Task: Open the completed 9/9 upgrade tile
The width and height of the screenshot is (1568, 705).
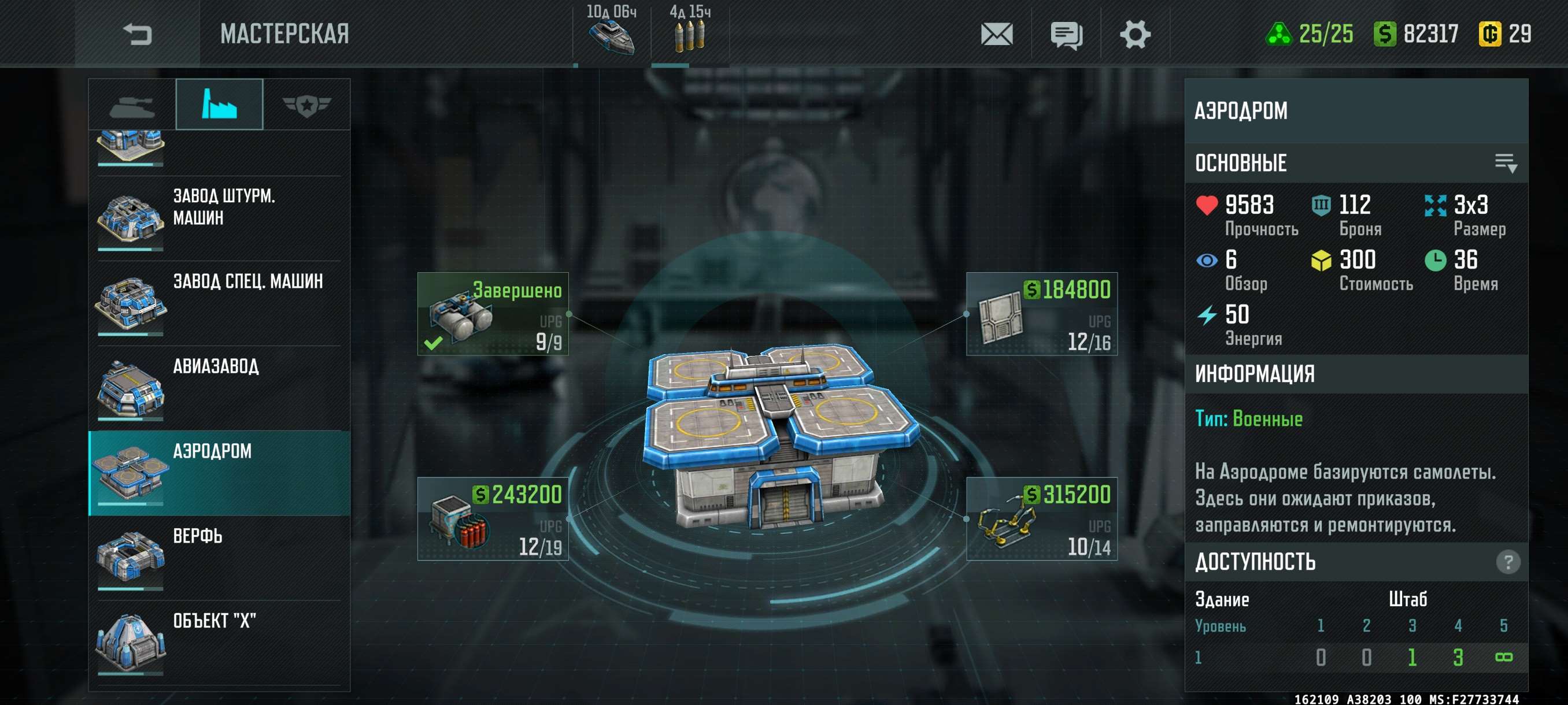Action: [493, 314]
